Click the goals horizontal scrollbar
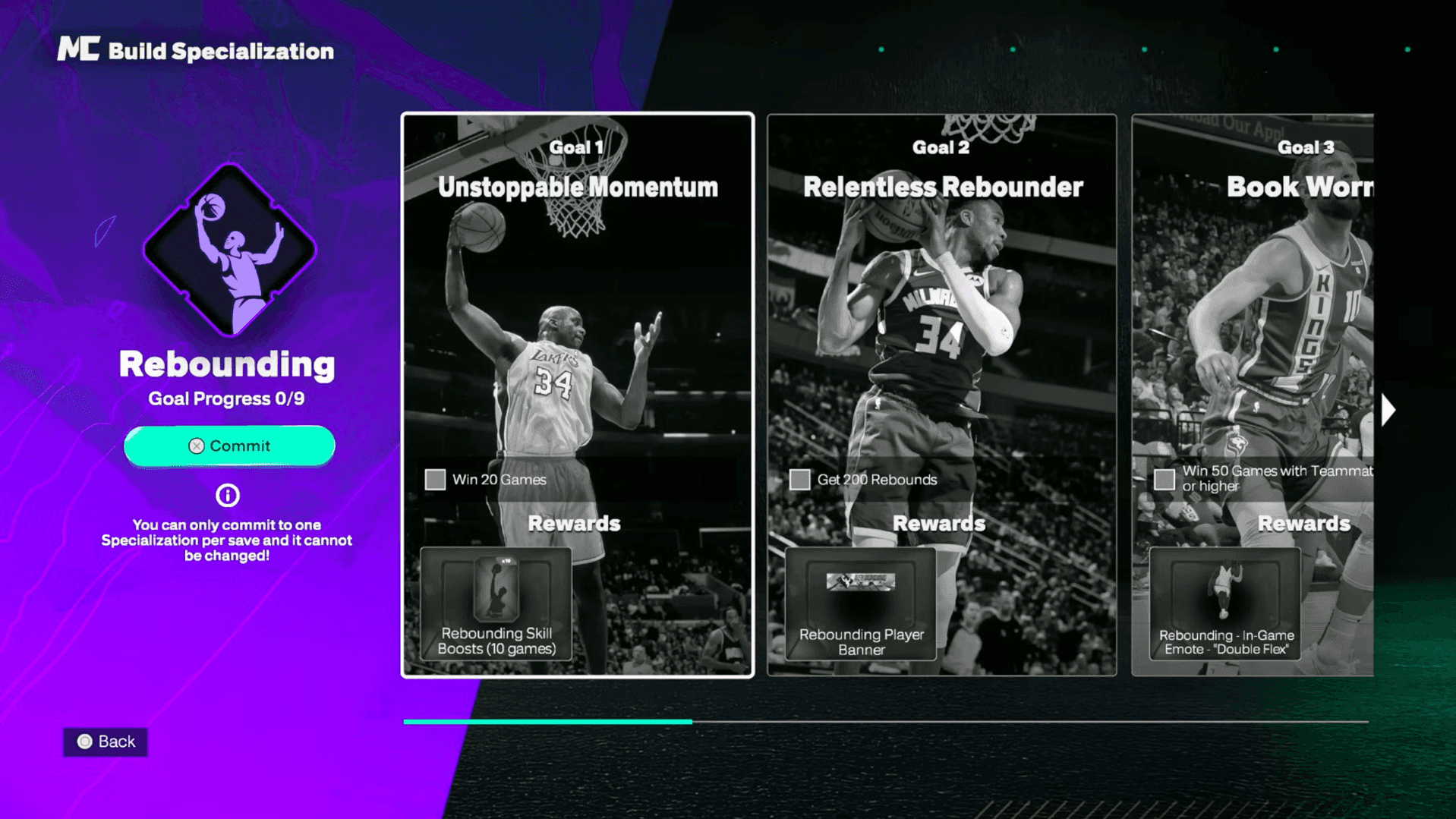The width and height of the screenshot is (1456, 819). click(885, 722)
